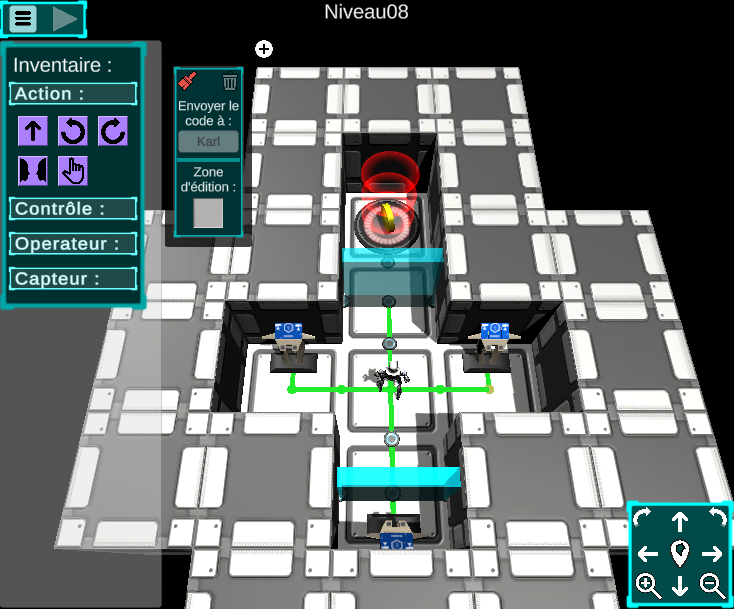Clear the code with the red brush

tap(189, 82)
